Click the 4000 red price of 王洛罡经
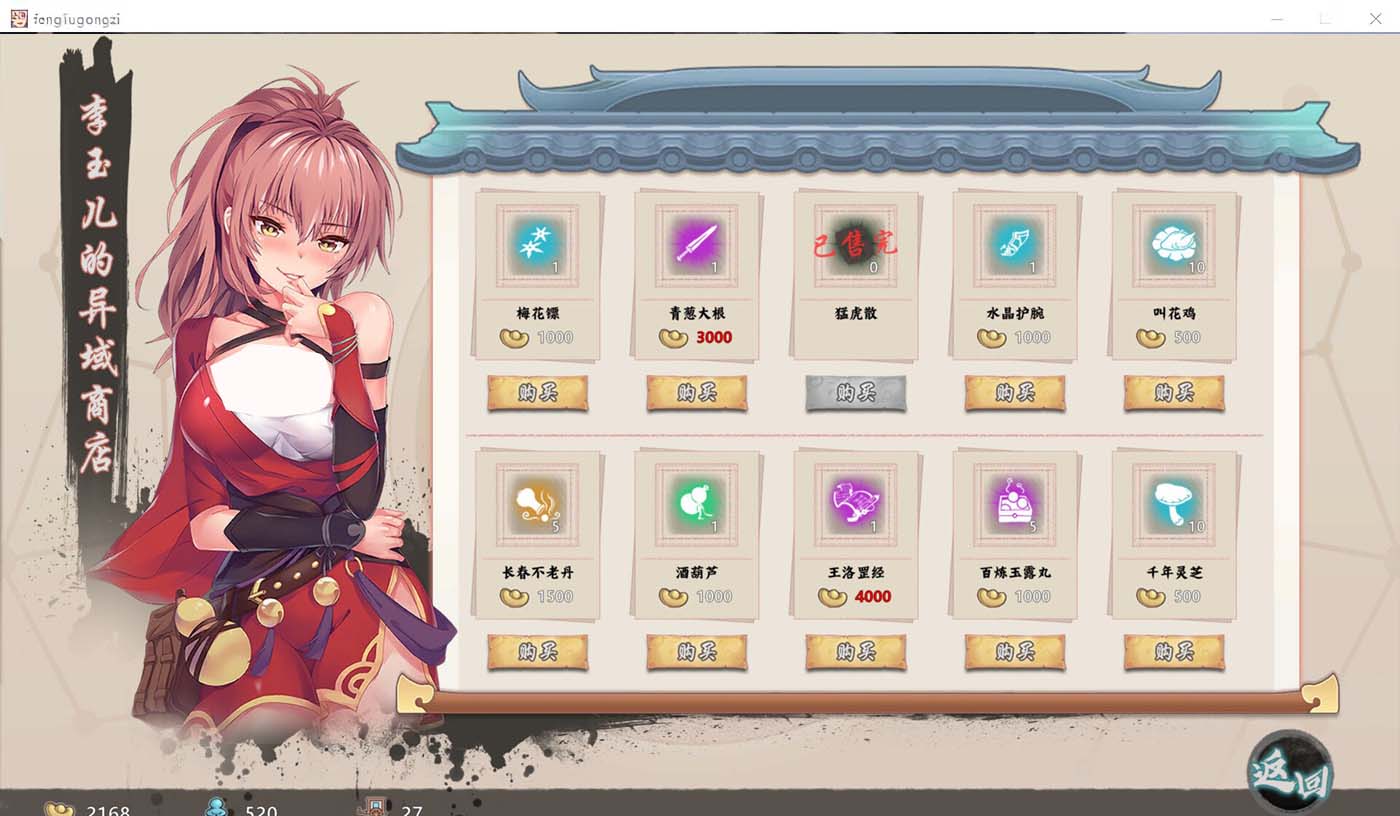Image resolution: width=1400 pixels, height=816 pixels. (872, 597)
